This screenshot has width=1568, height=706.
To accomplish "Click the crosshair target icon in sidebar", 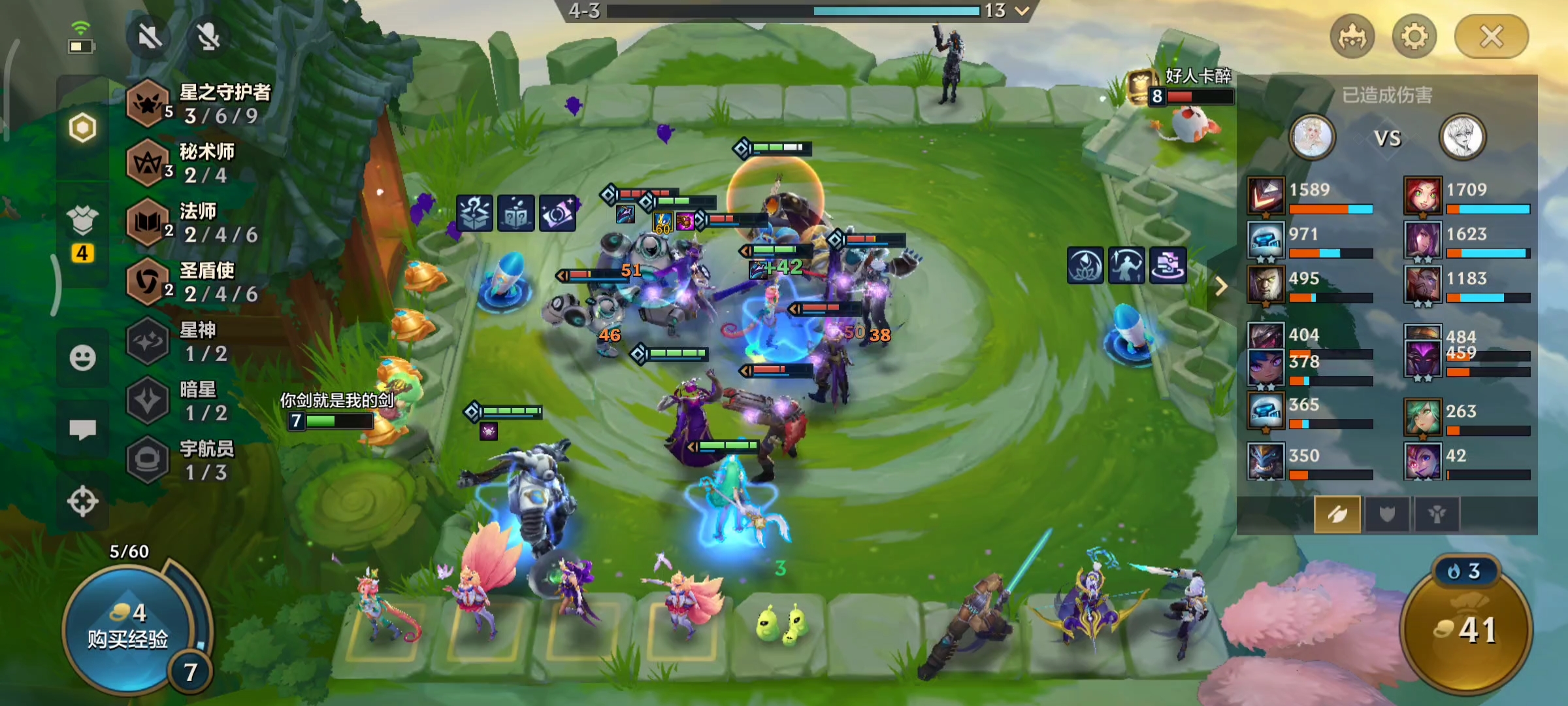I will [82, 501].
